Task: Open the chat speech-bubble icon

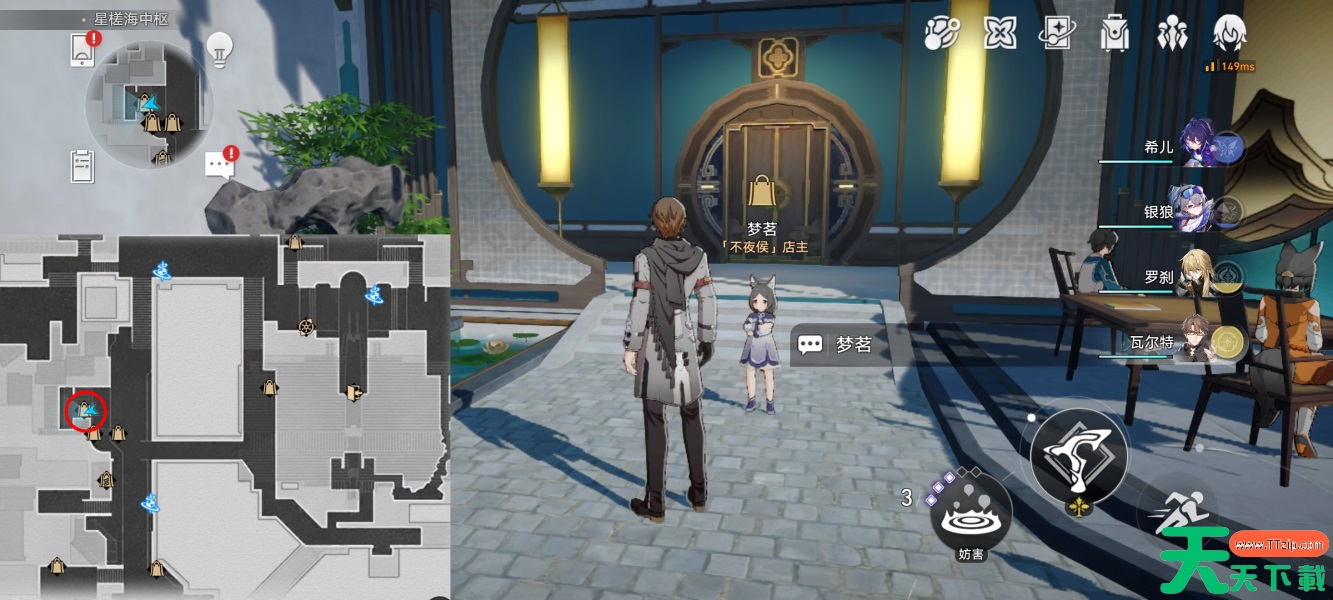Action: [220, 165]
